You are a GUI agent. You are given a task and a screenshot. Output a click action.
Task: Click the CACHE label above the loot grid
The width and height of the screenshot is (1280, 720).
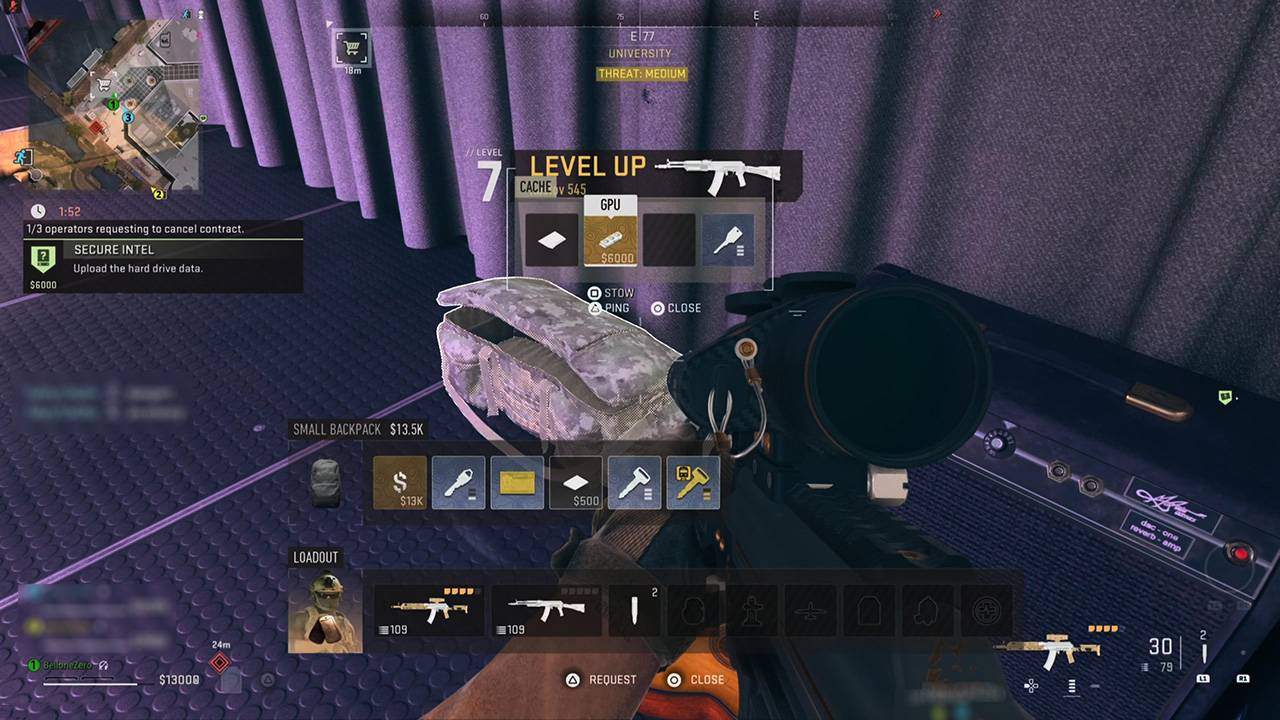(535, 187)
